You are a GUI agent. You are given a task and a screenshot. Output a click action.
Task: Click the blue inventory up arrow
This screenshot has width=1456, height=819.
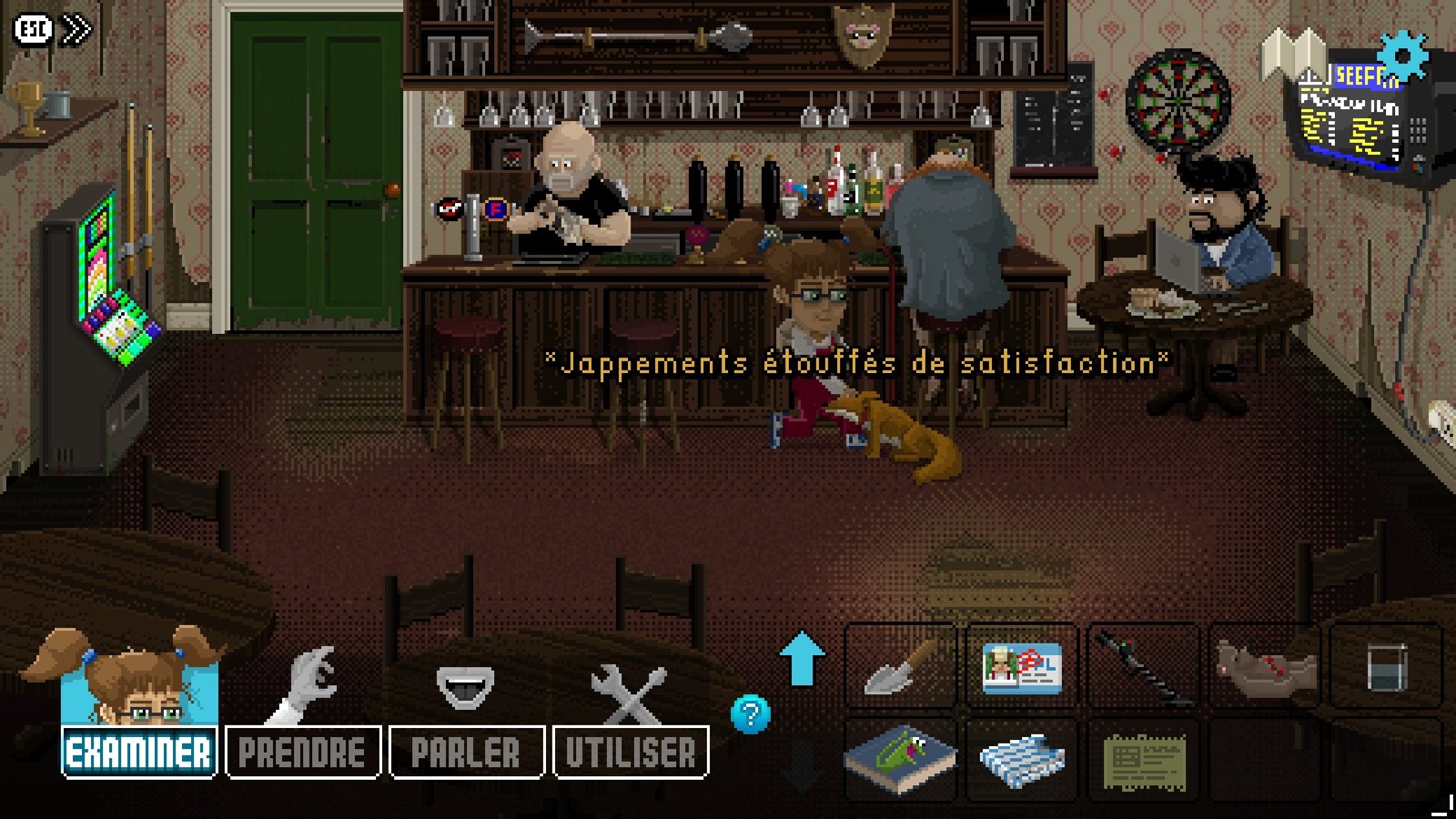click(802, 659)
